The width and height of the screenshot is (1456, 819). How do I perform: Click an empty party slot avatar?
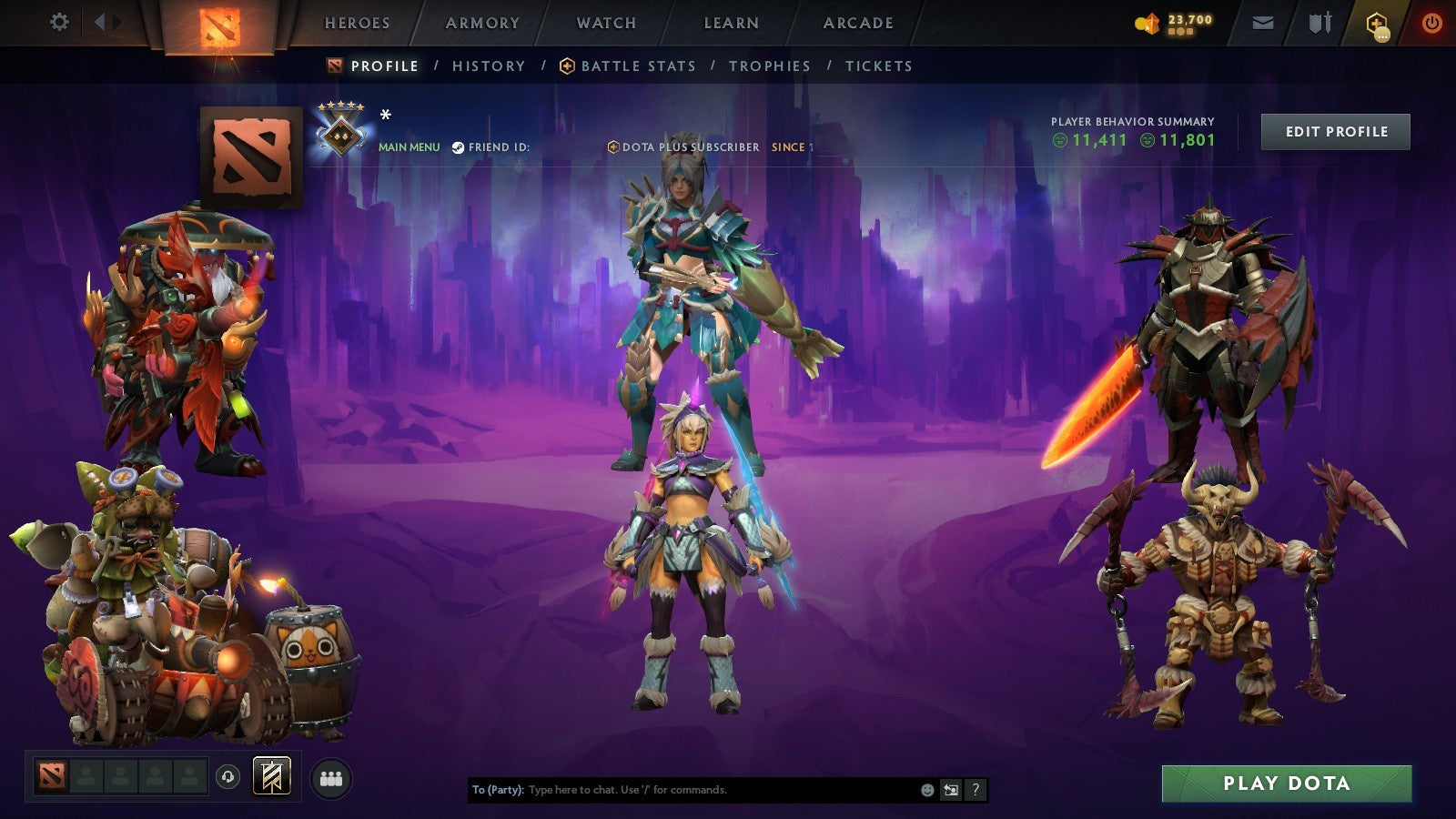[x=87, y=775]
